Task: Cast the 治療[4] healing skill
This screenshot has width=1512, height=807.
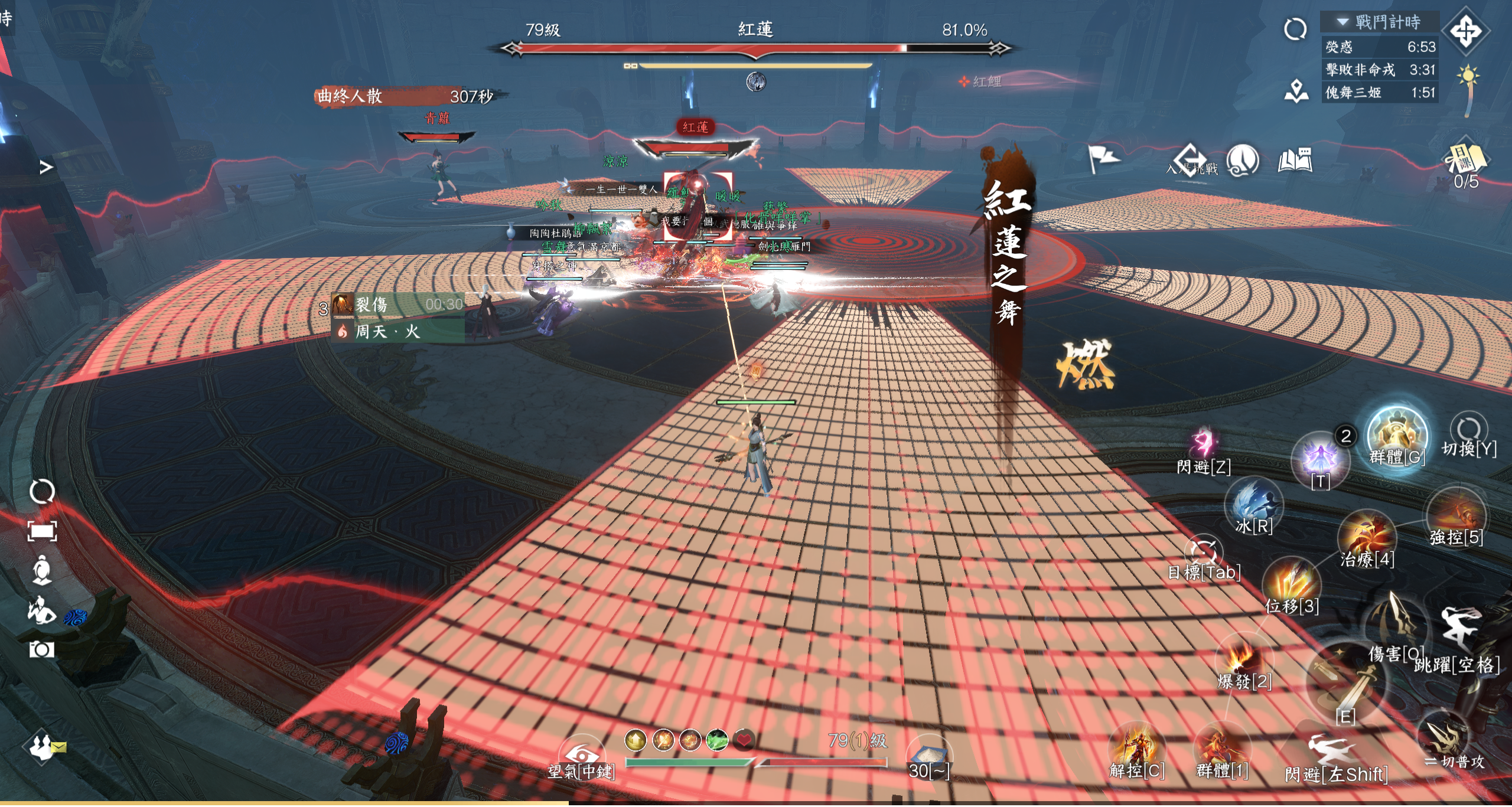Action: (1367, 537)
